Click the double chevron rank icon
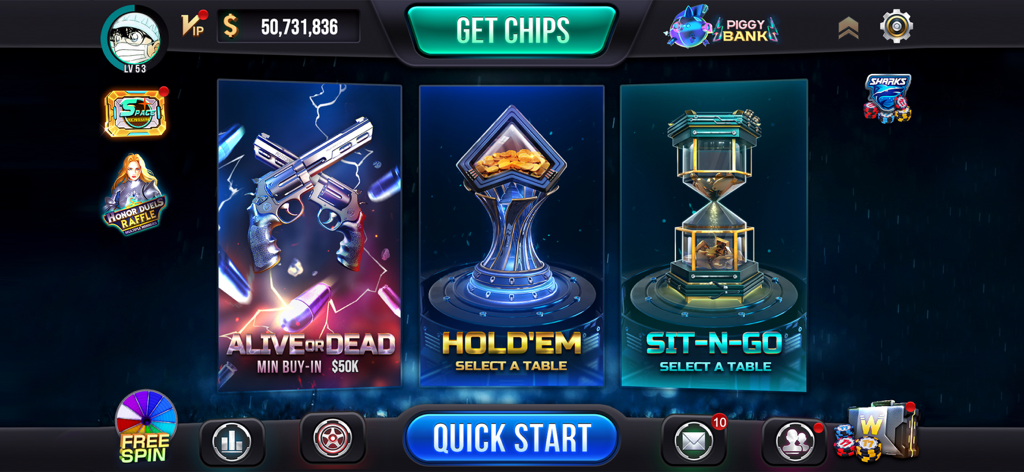The image size is (1024, 472). [x=848, y=28]
